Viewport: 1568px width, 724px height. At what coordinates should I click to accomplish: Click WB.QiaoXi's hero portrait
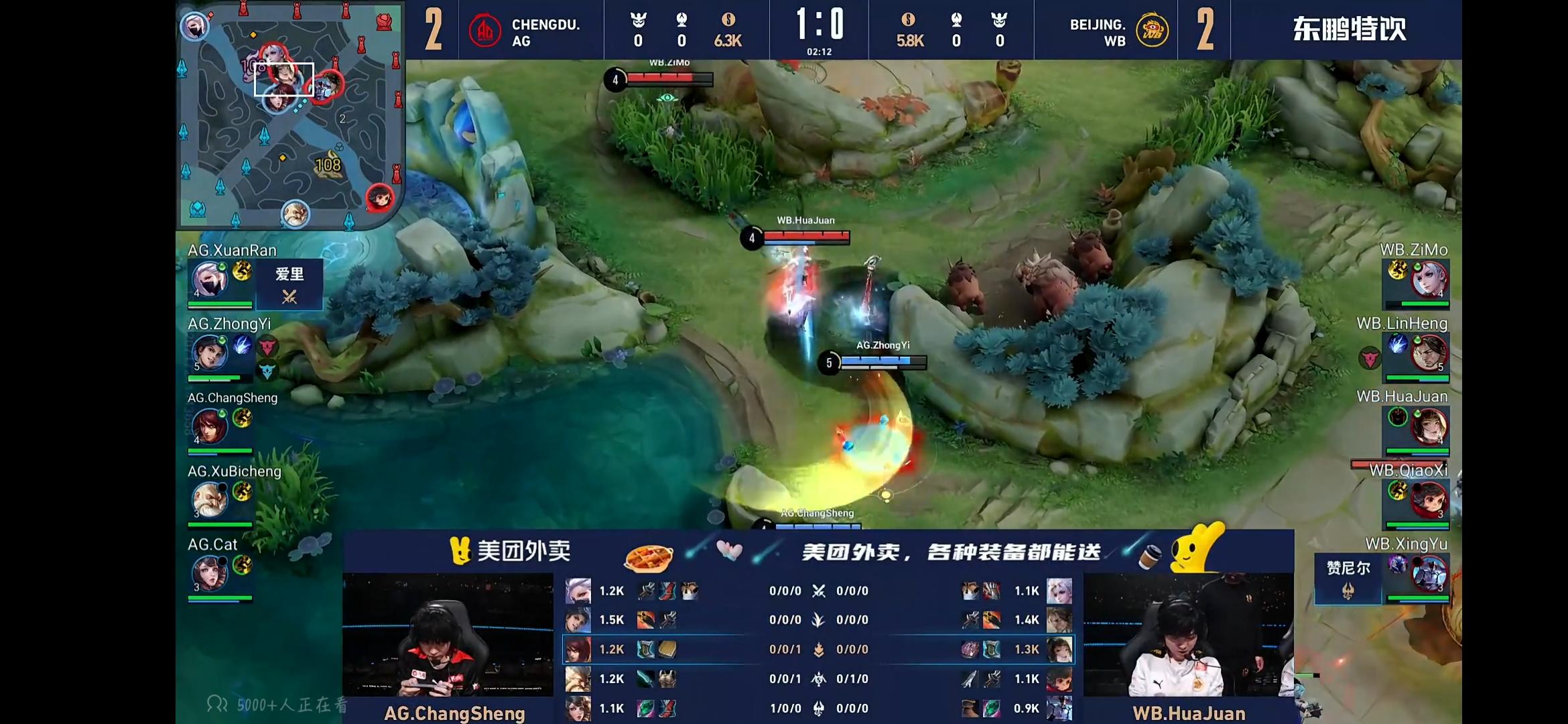[1429, 500]
